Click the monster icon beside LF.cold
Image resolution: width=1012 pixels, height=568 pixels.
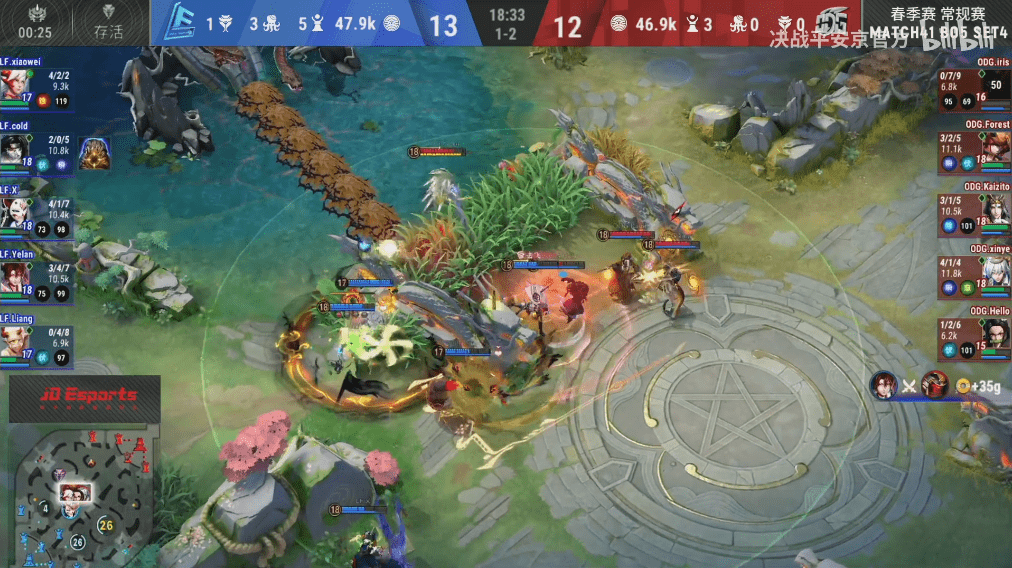(95, 153)
